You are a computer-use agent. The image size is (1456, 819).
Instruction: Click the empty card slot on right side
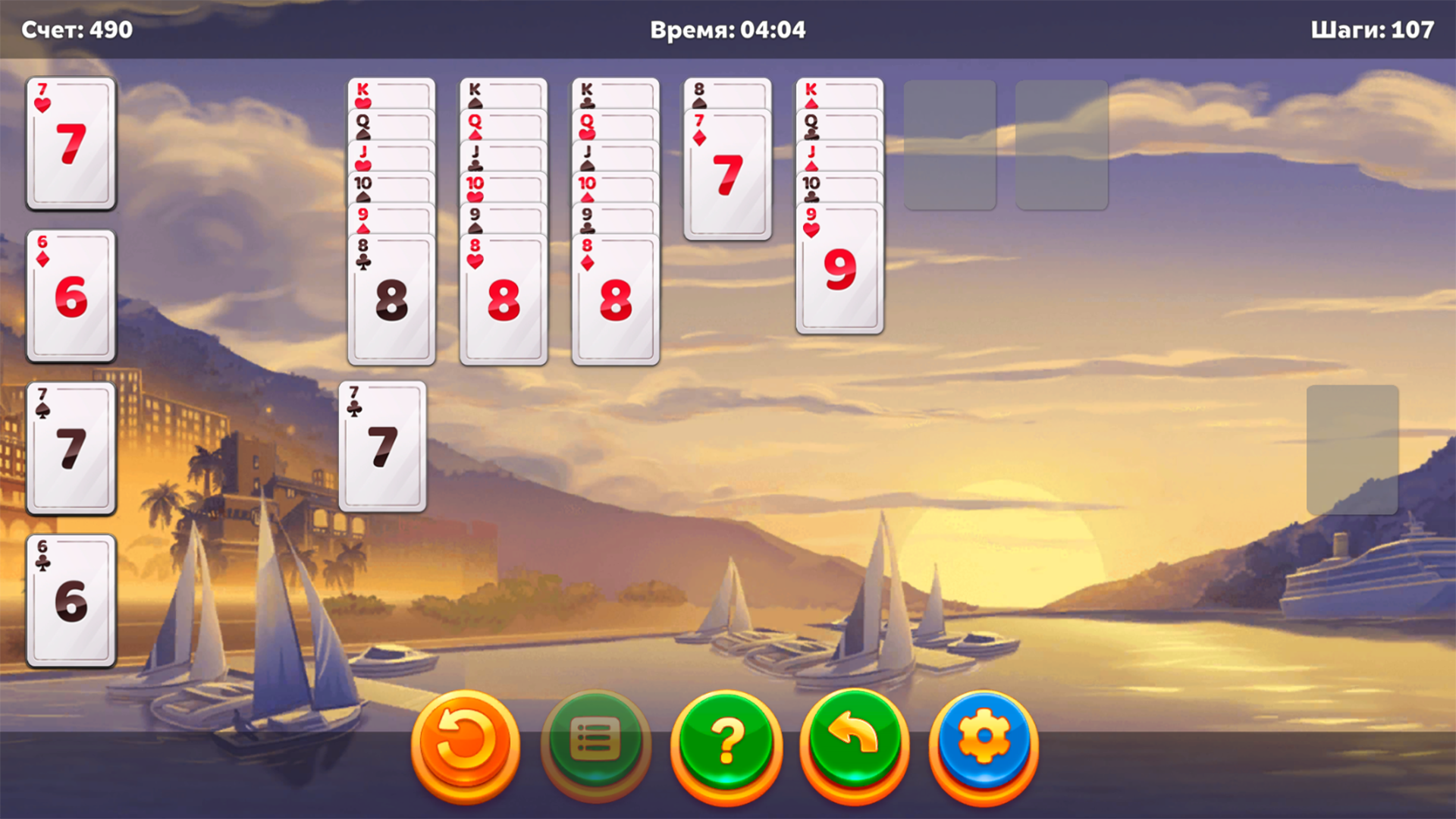click(x=1353, y=447)
